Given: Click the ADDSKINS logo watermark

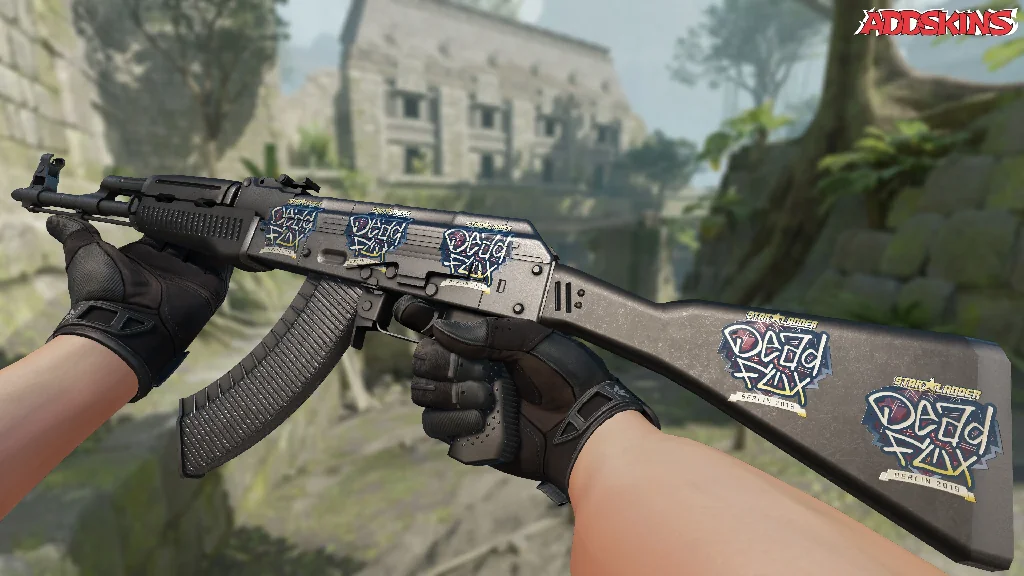Looking at the screenshot, I should 937,23.
